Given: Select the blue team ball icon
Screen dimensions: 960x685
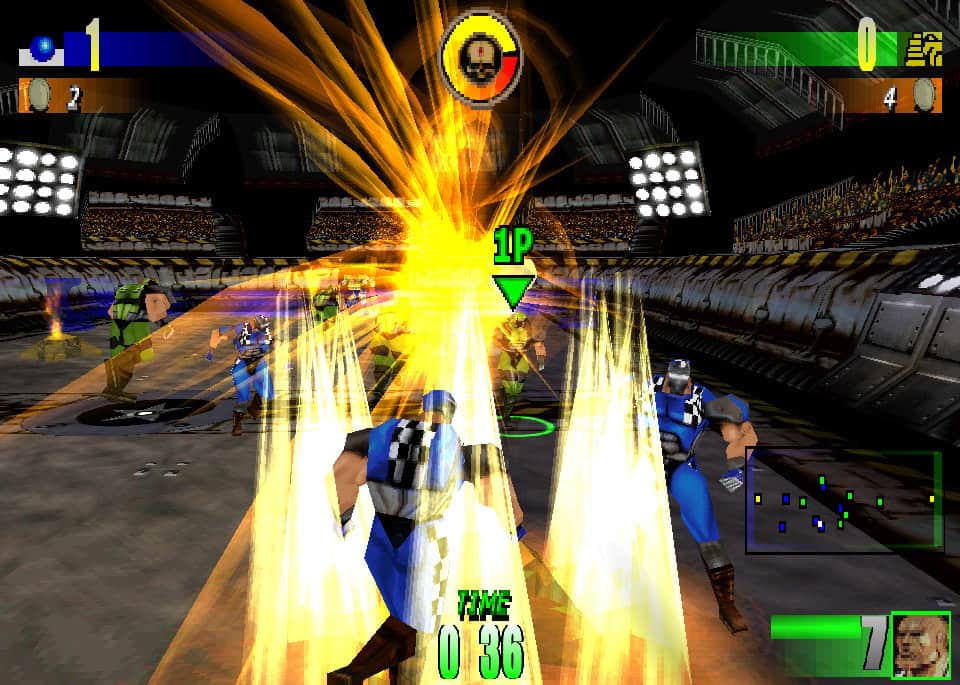Looking at the screenshot, I should (x=43, y=47).
